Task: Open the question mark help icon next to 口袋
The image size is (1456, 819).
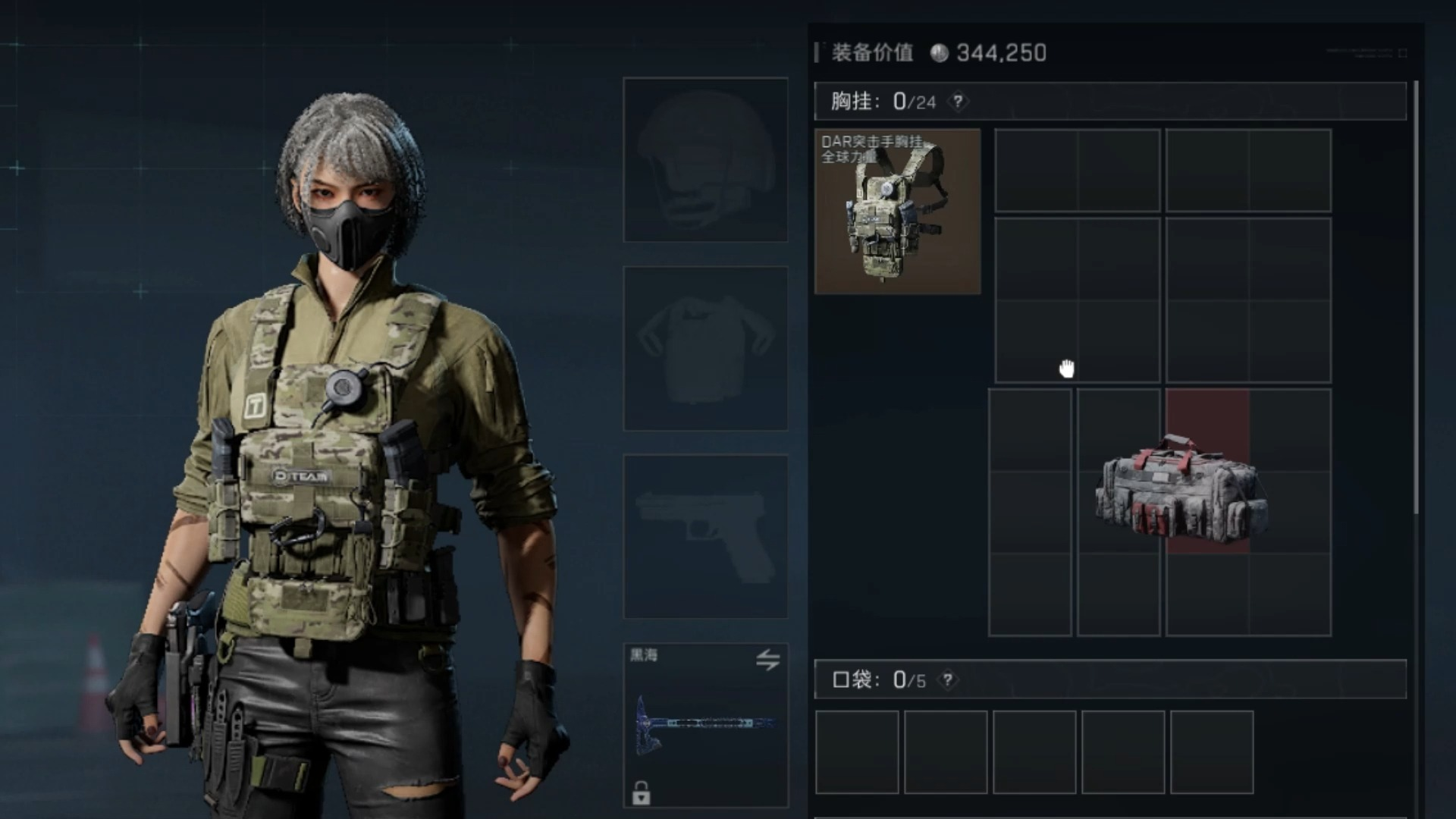Action: [947, 681]
